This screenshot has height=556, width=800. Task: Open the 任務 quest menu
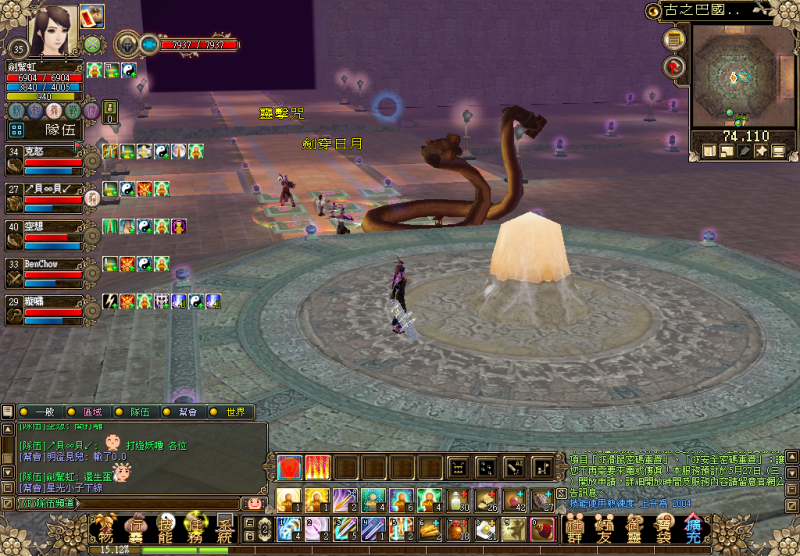tap(198, 529)
